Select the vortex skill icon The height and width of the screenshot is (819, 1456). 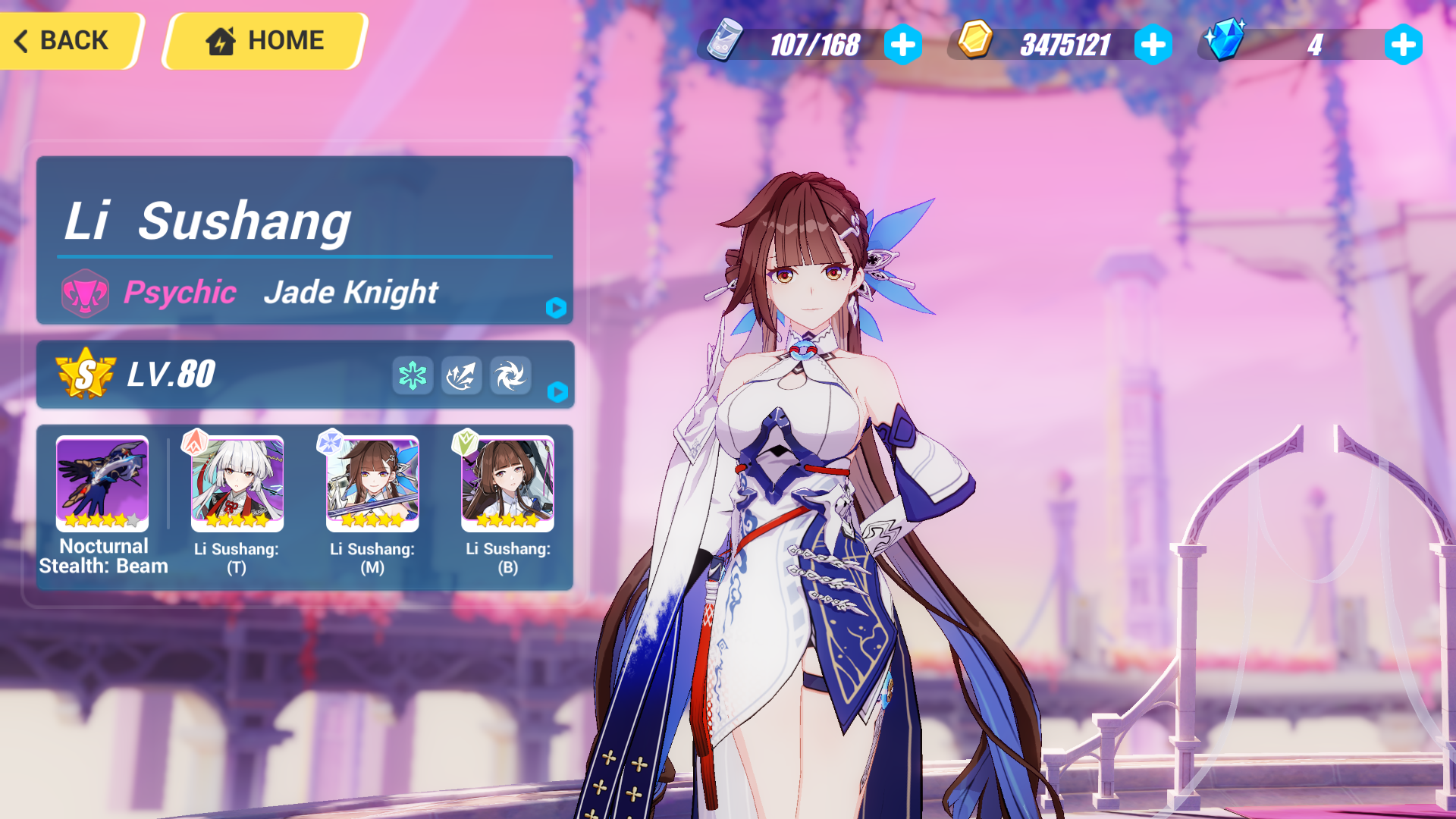[x=512, y=375]
